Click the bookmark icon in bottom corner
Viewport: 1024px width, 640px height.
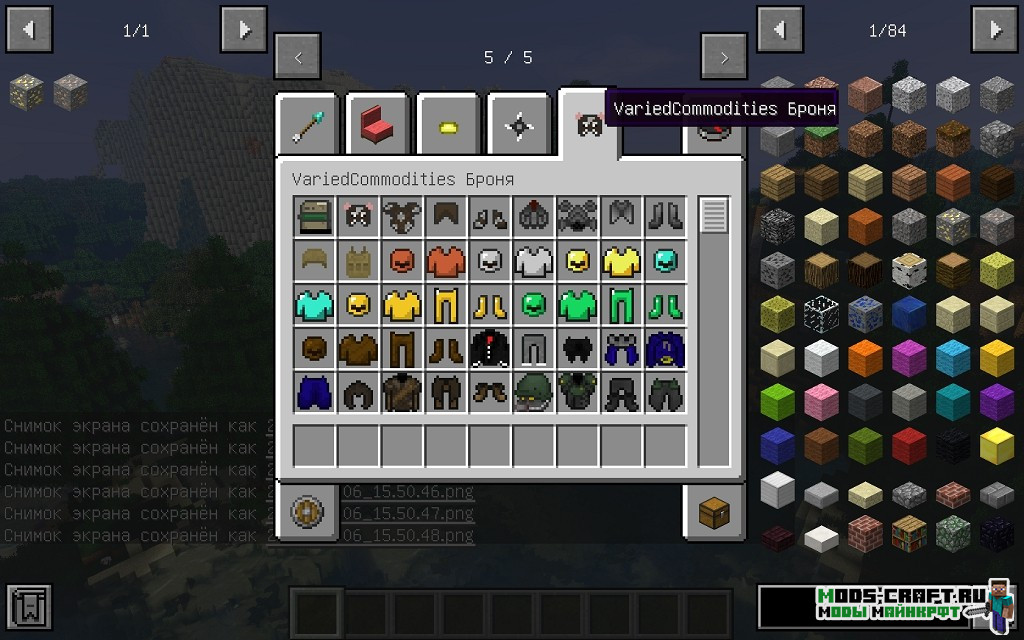click(28, 607)
